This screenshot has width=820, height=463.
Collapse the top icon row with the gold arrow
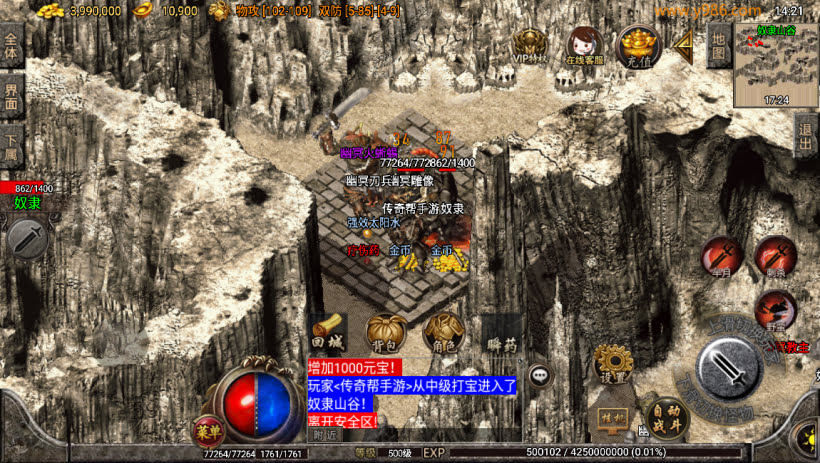tap(684, 44)
